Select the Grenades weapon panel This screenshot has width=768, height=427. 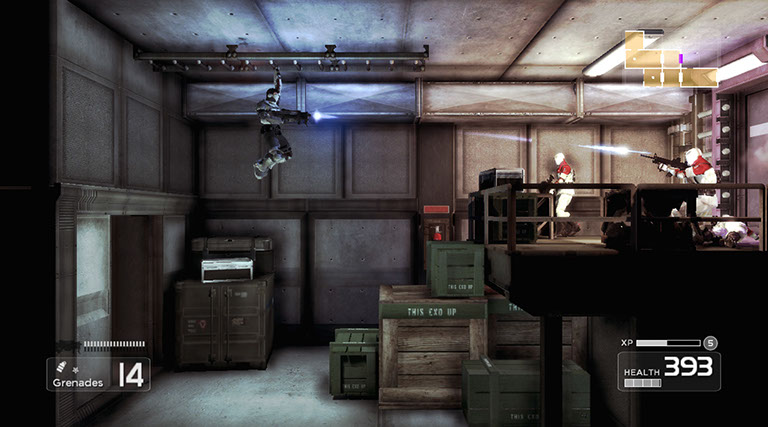click(98, 374)
